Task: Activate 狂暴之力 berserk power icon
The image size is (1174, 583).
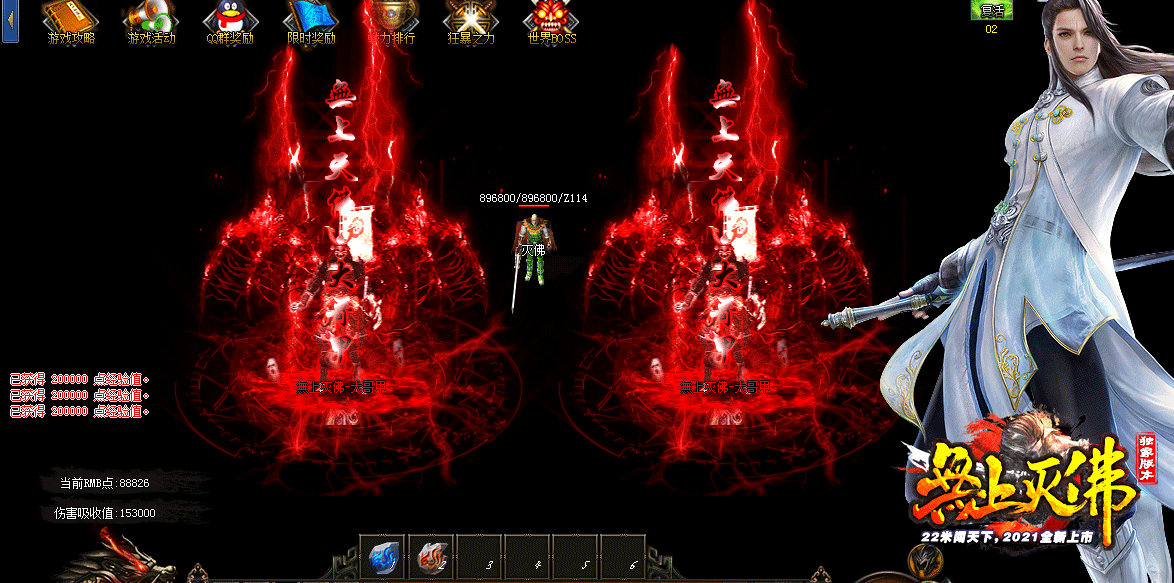Action: click(471, 21)
